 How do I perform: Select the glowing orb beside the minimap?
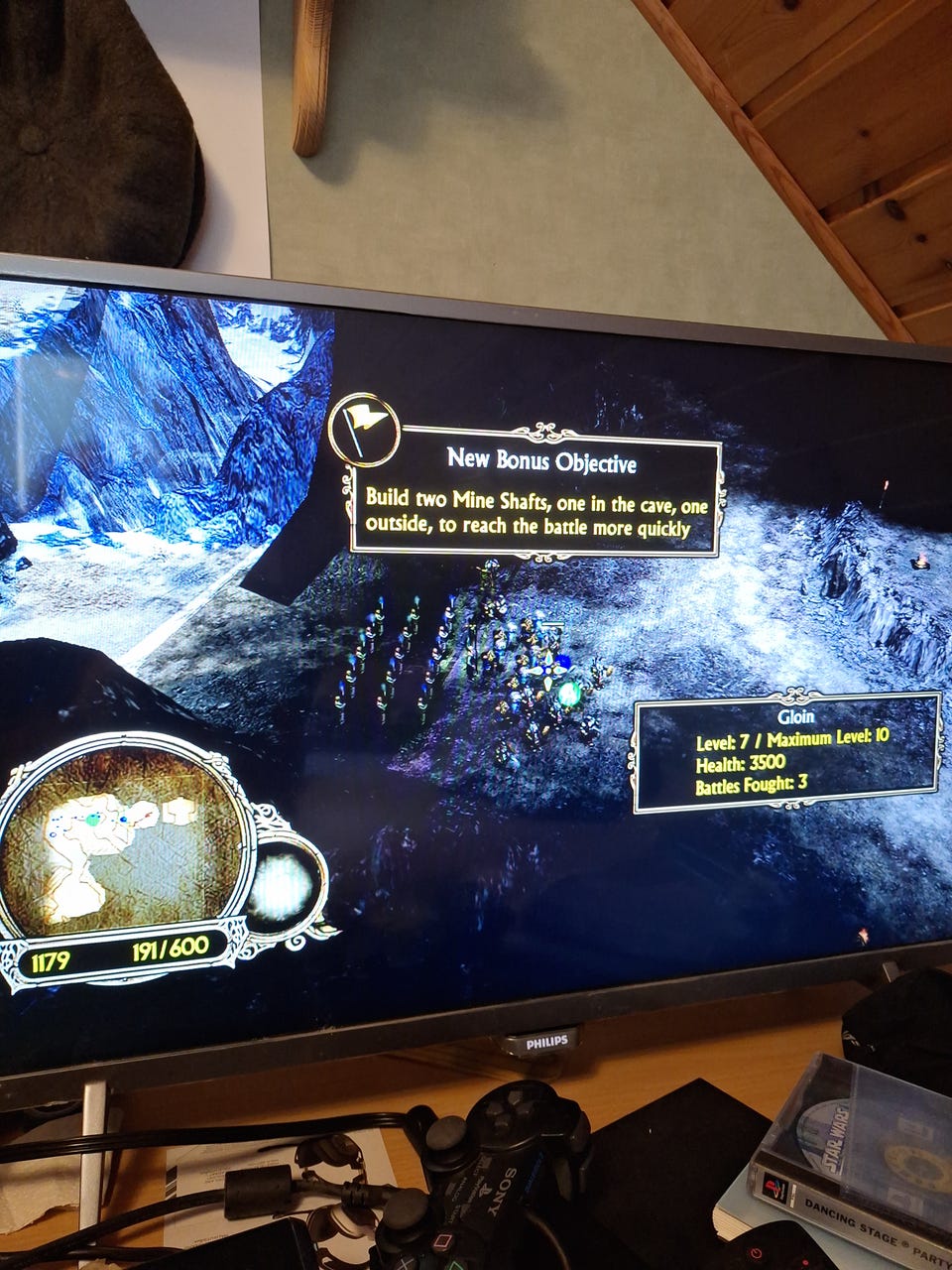(x=283, y=886)
